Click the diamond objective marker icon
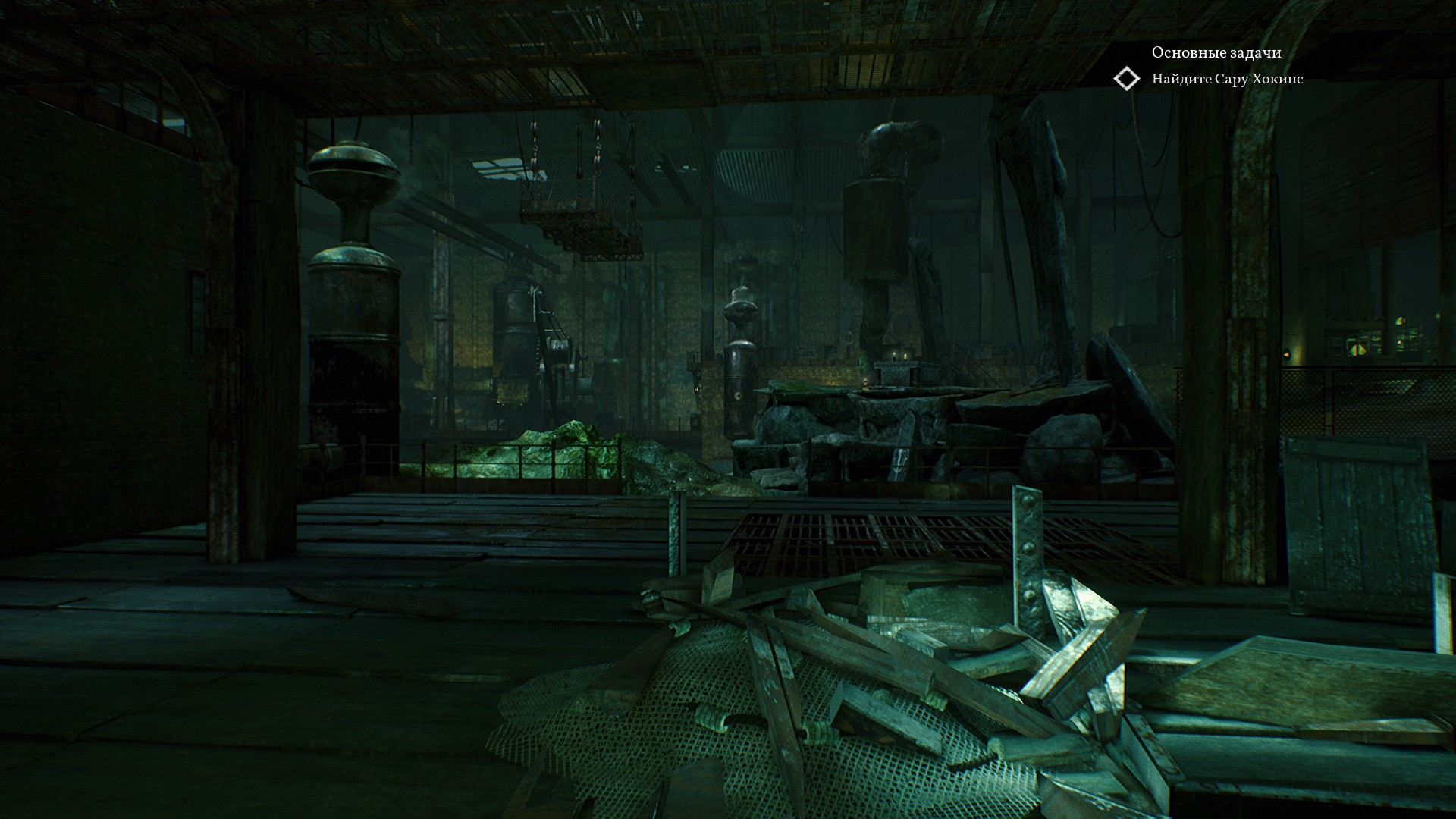Image resolution: width=1456 pixels, height=819 pixels. pos(1127,79)
